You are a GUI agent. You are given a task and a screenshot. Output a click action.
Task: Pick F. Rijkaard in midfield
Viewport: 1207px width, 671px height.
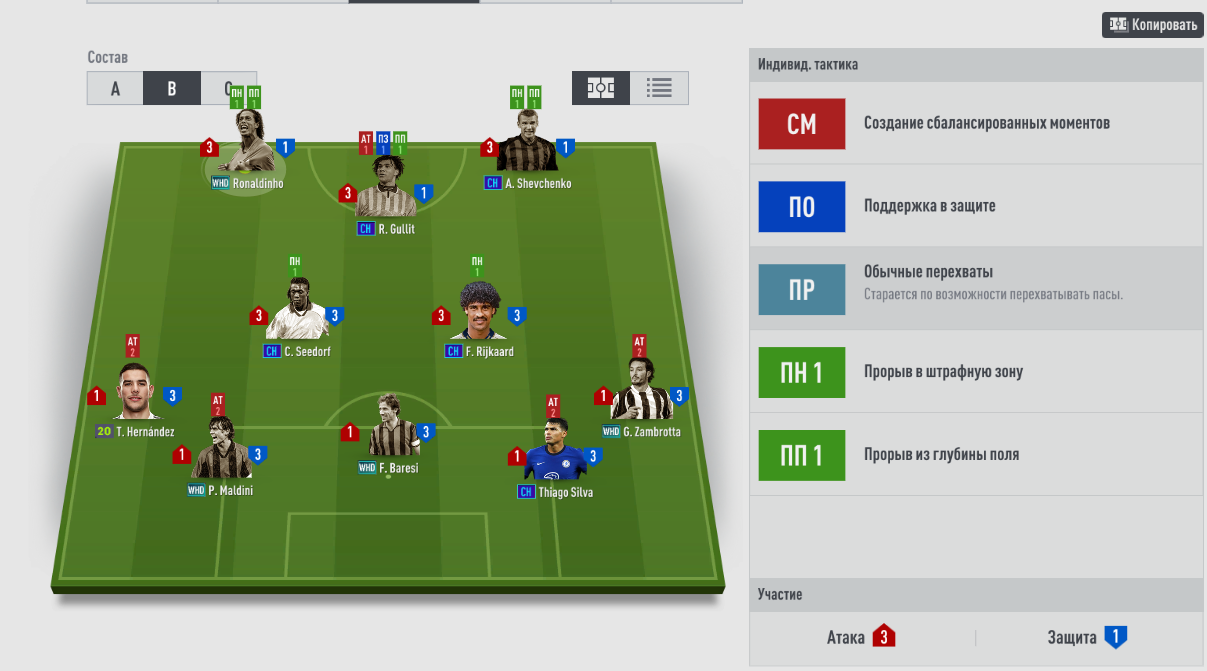point(480,314)
